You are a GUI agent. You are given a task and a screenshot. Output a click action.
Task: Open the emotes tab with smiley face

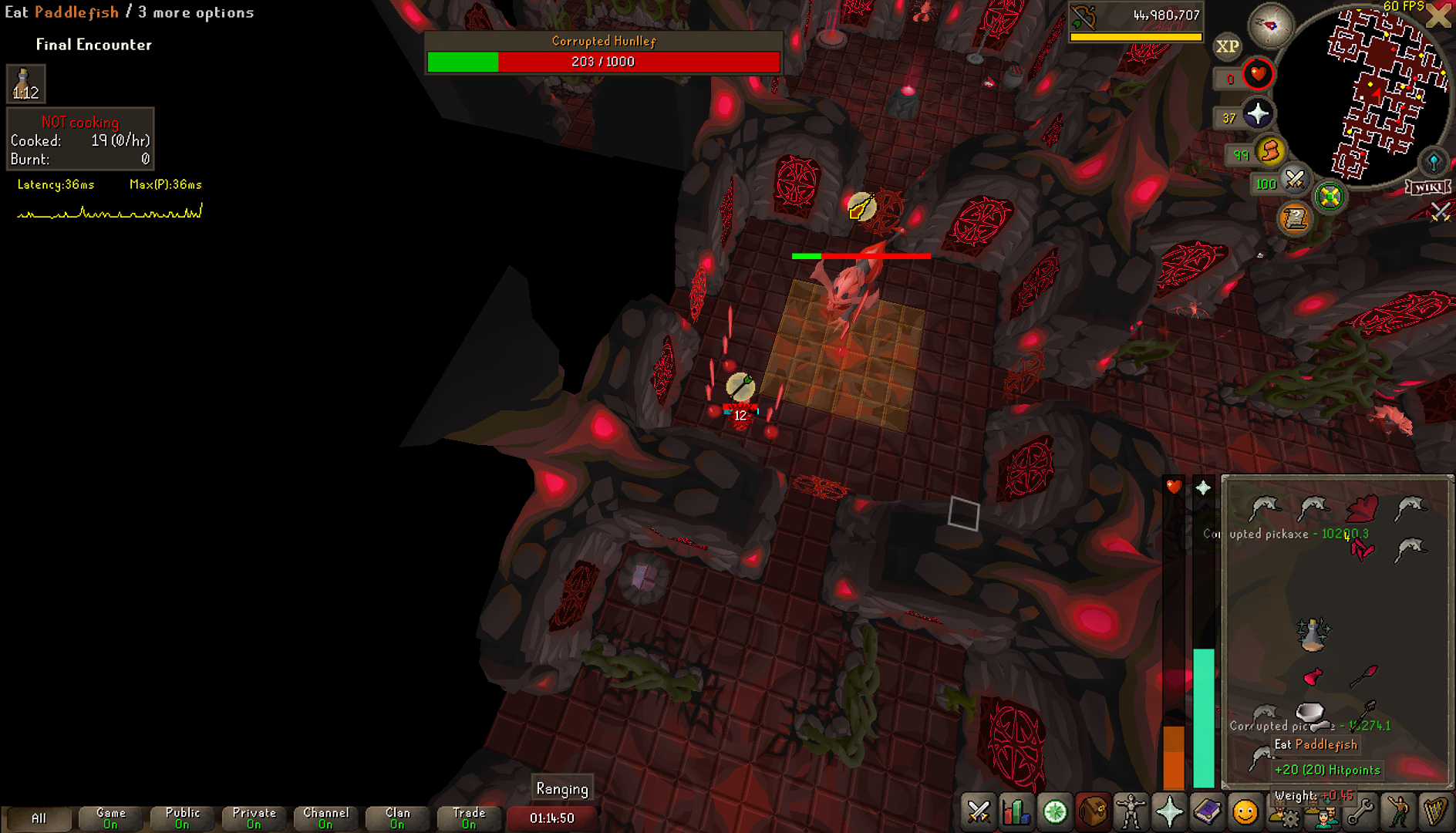point(1245,812)
